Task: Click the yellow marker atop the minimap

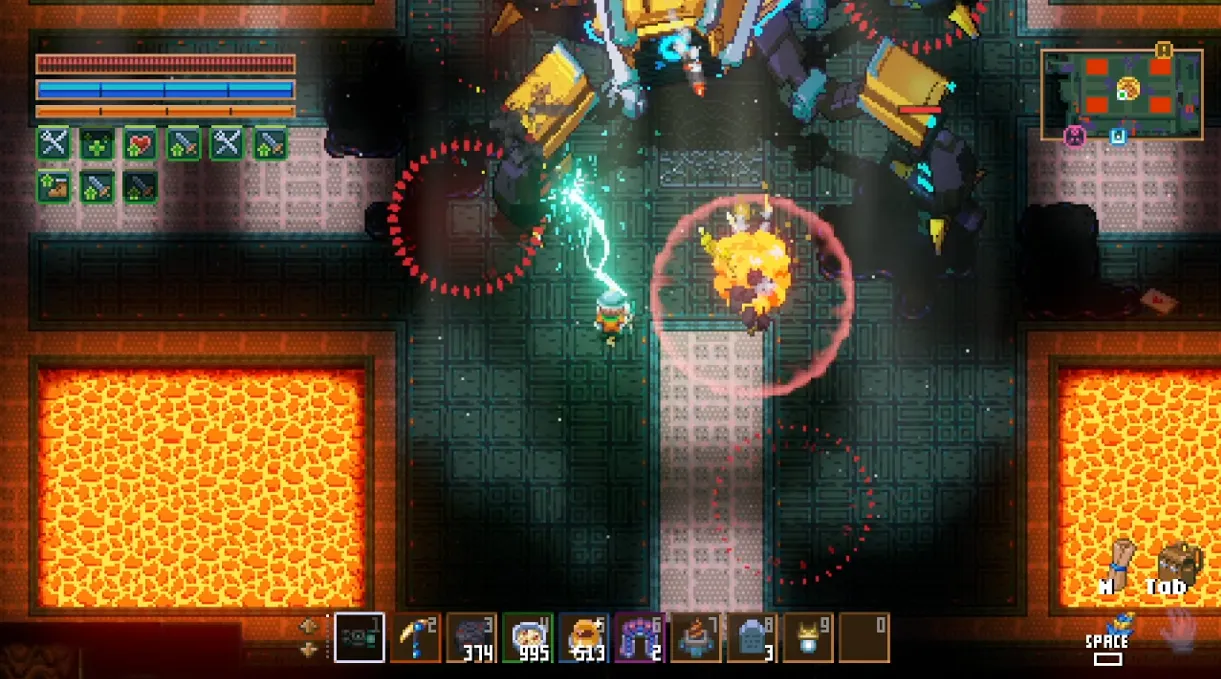Action: point(1163,49)
